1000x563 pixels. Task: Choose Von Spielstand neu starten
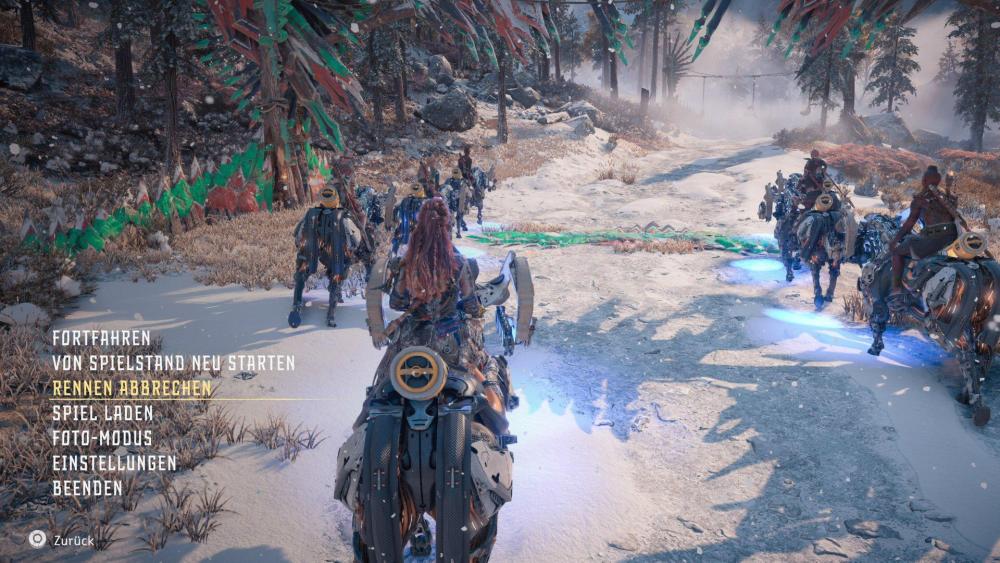point(173,363)
